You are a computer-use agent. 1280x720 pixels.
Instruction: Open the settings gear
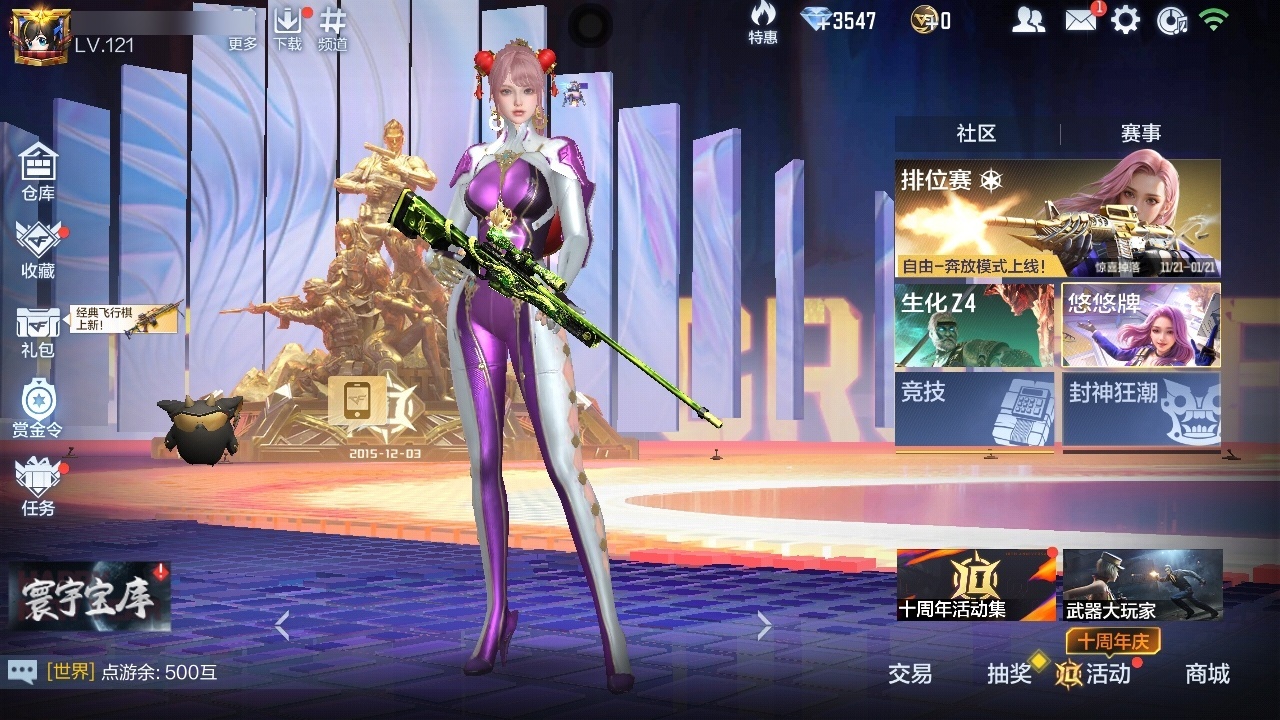pos(1127,18)
